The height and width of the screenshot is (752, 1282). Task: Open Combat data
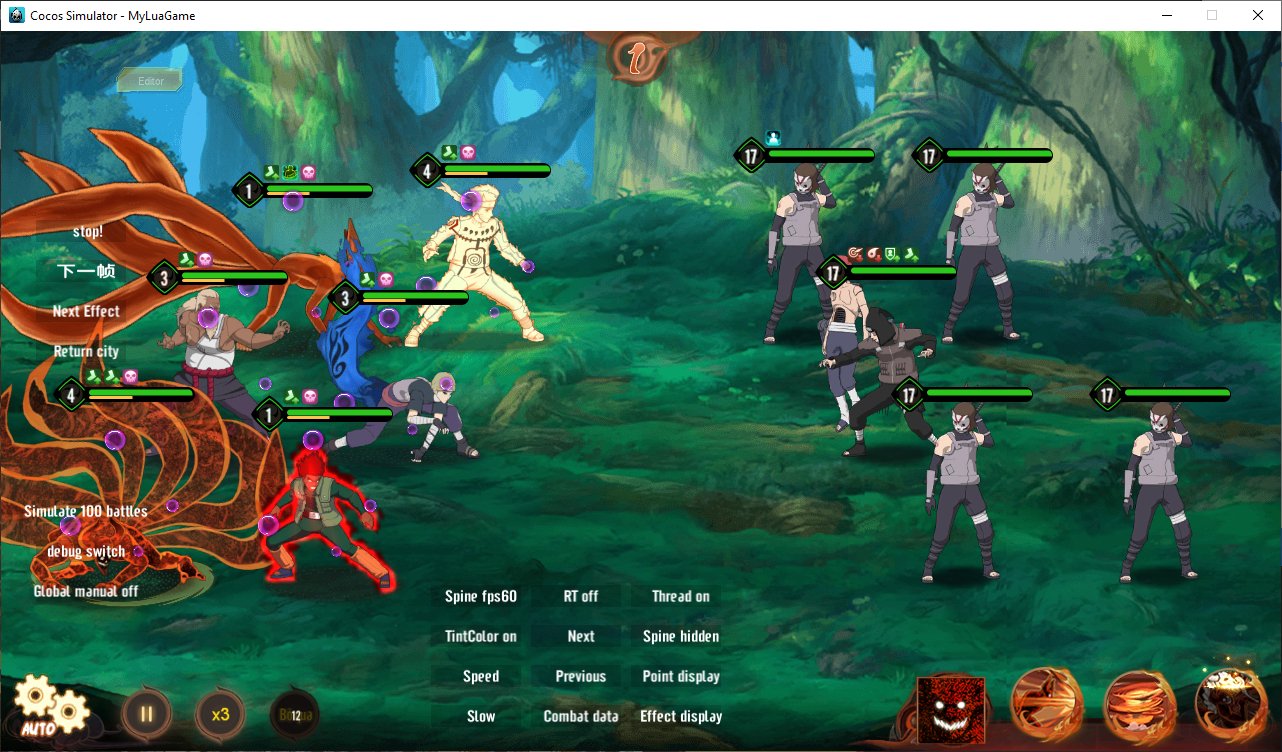[x=581, y=716]
